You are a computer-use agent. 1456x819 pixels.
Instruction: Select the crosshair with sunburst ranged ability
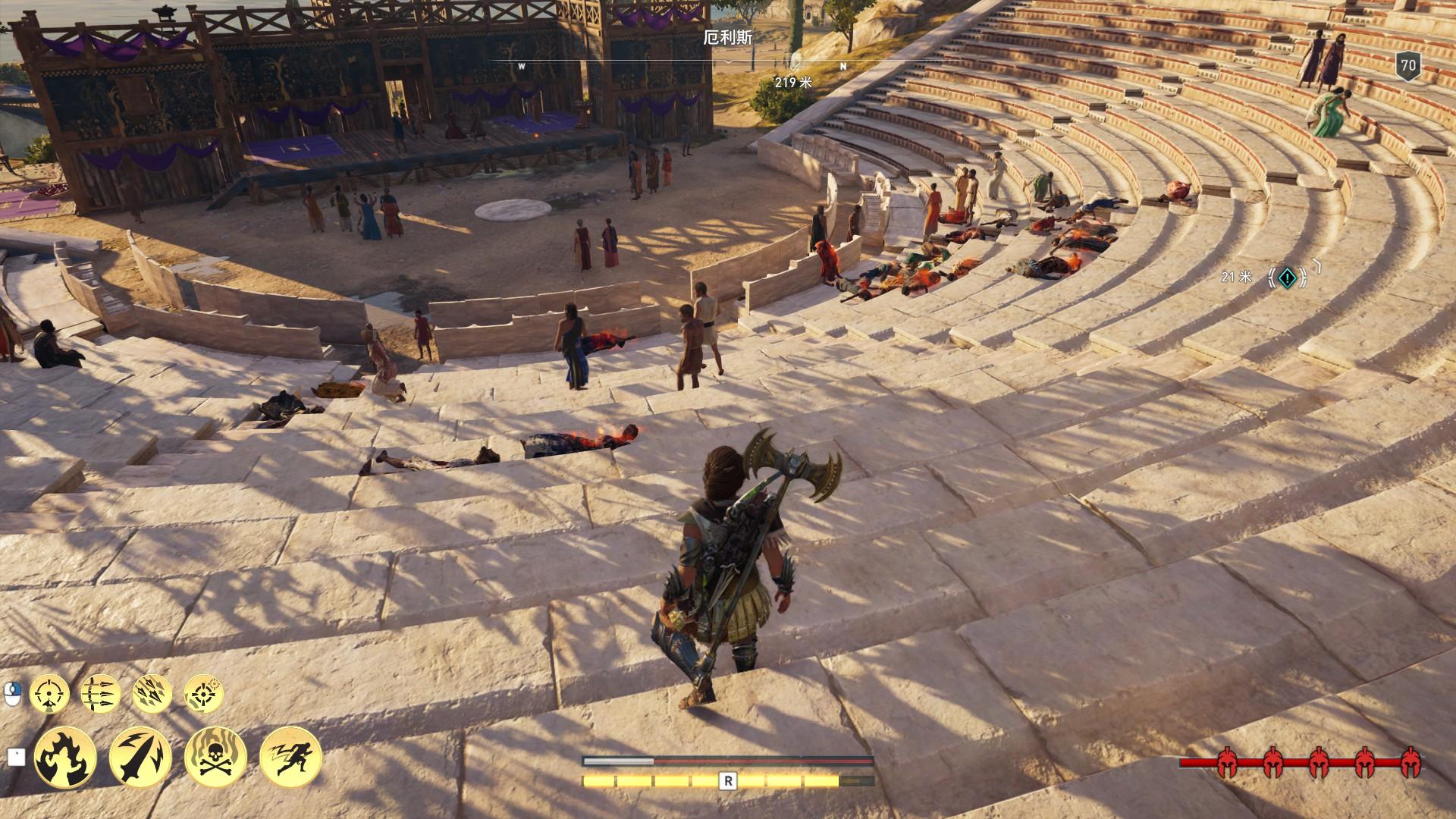(x=203, y=693)
